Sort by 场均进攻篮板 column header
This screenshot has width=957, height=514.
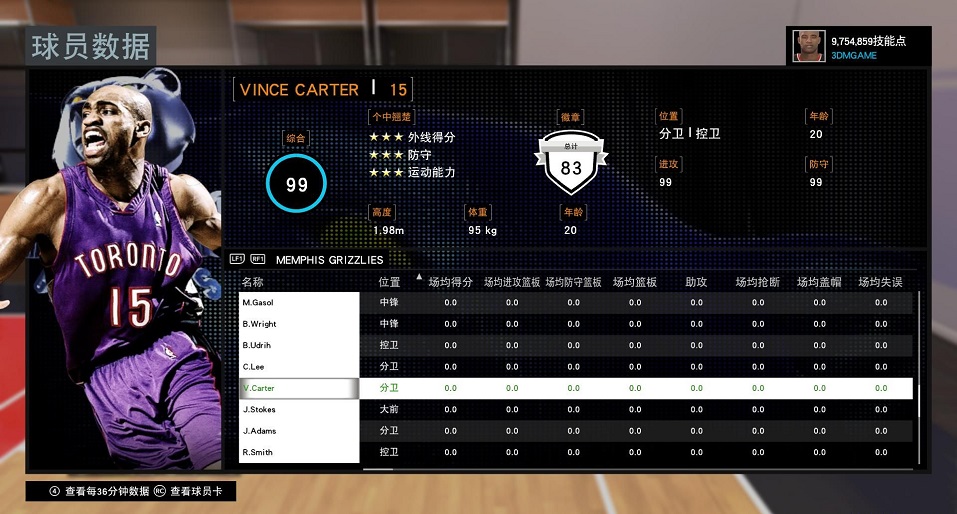click(x=512, y=282)
